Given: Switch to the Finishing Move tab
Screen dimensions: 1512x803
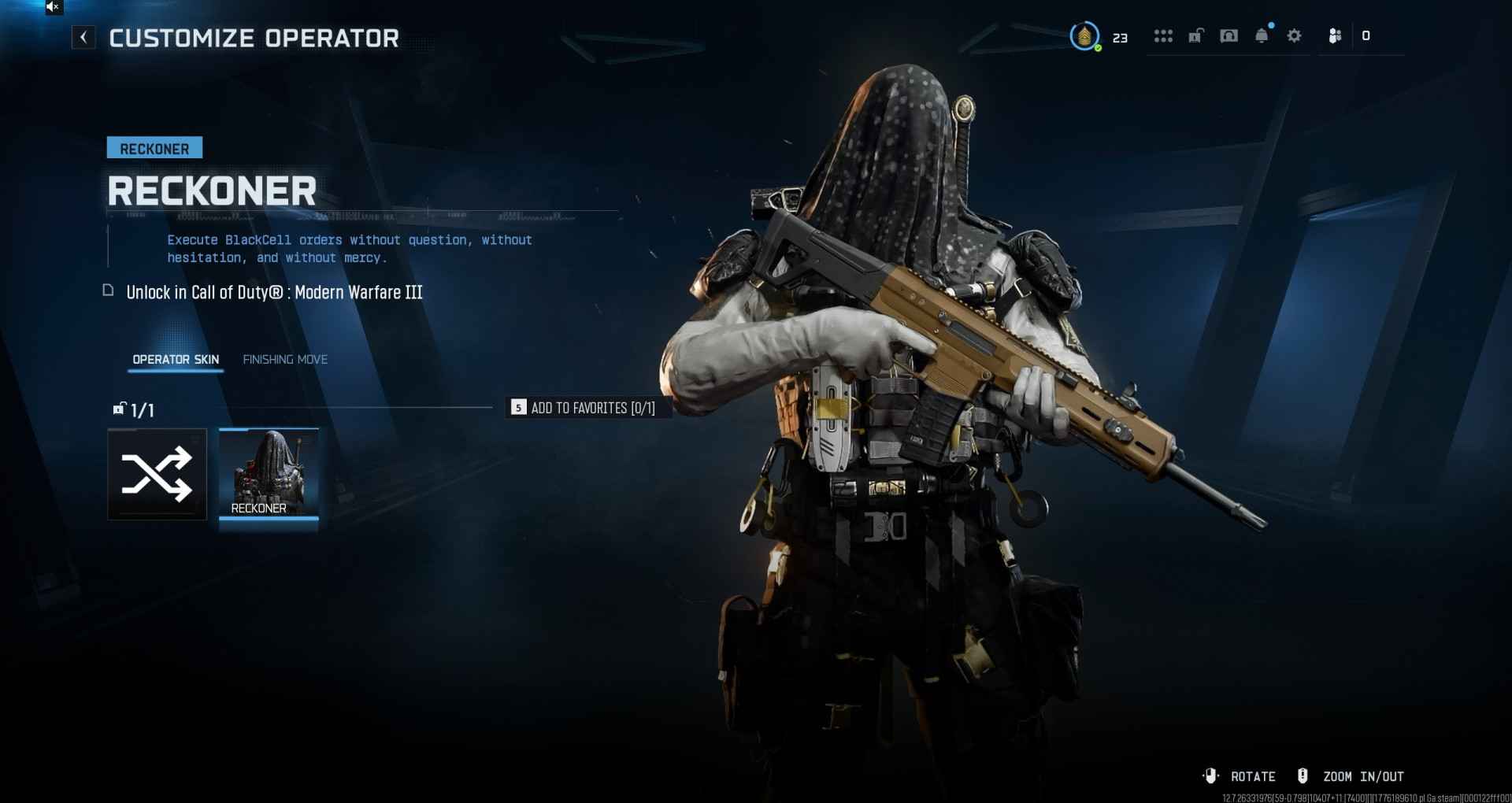Looking at the screenshot, I should tap(285, 360).
